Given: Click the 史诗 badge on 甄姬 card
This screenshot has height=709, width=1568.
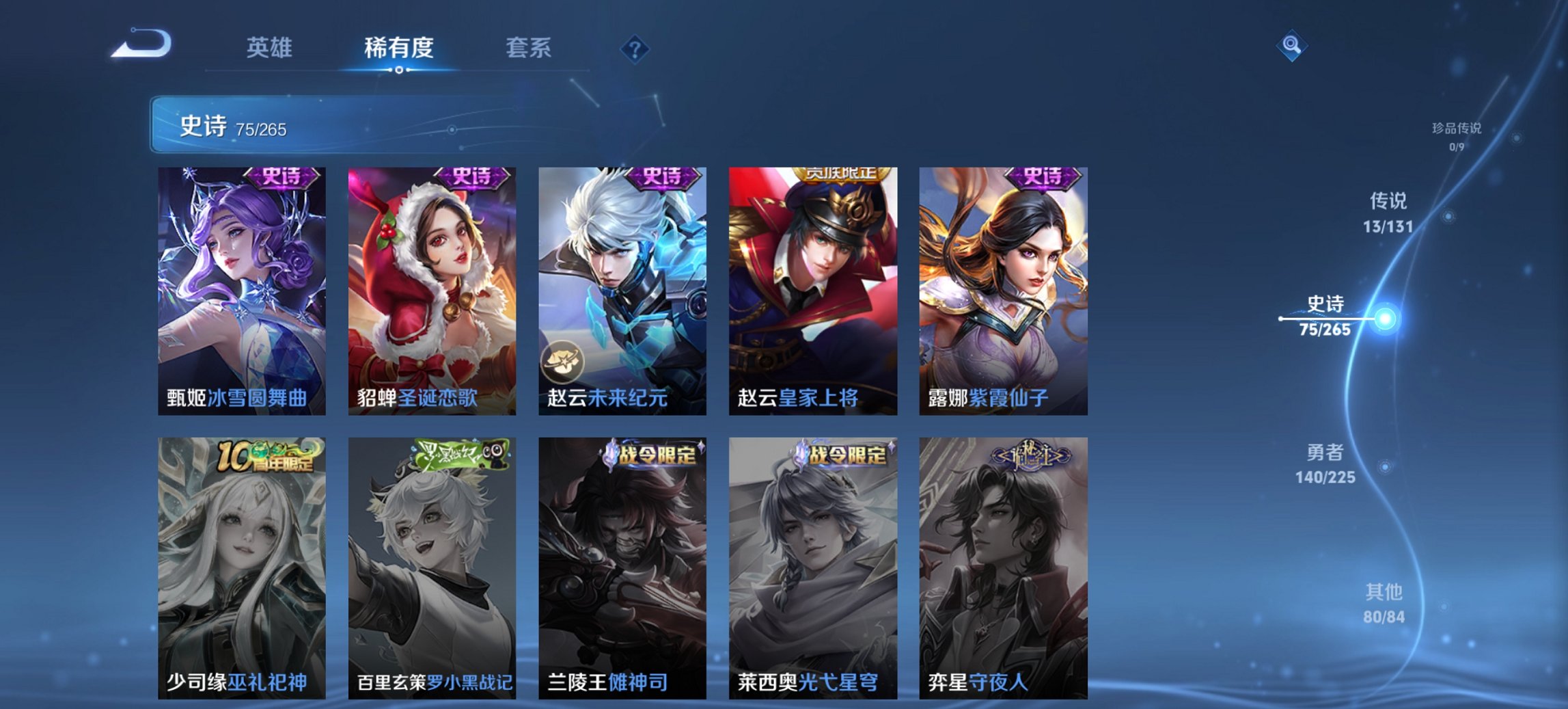Looking at the screenshot, I should click(281, 178).
